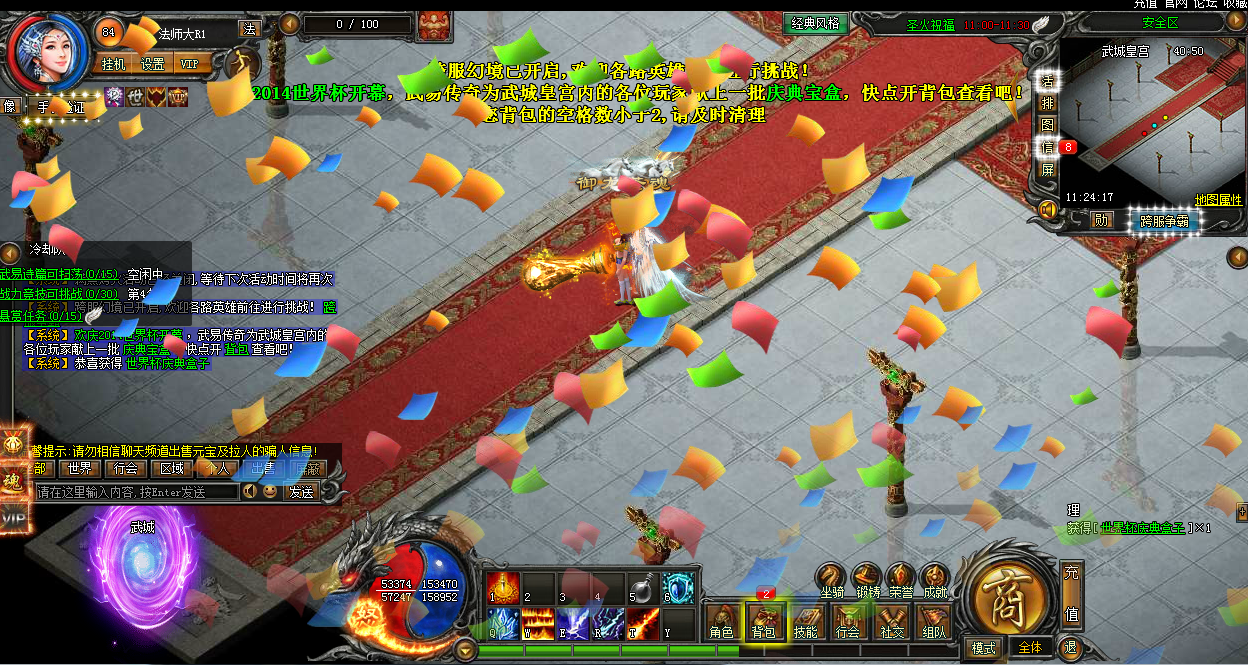Image resolution: width=1248 pixels, height=665 pixels.
Task: Focus the chat message input box
Action: coord(136,492)
